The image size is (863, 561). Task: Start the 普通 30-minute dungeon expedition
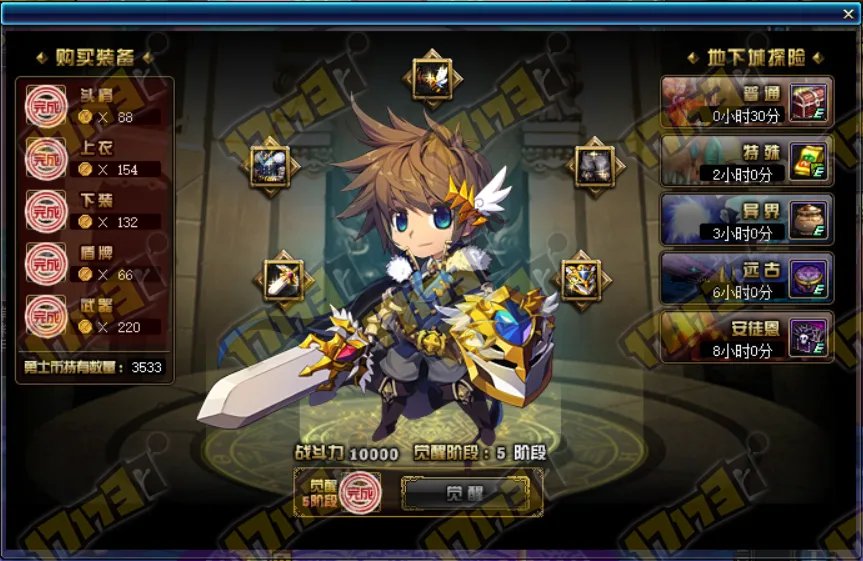point(746,102)
